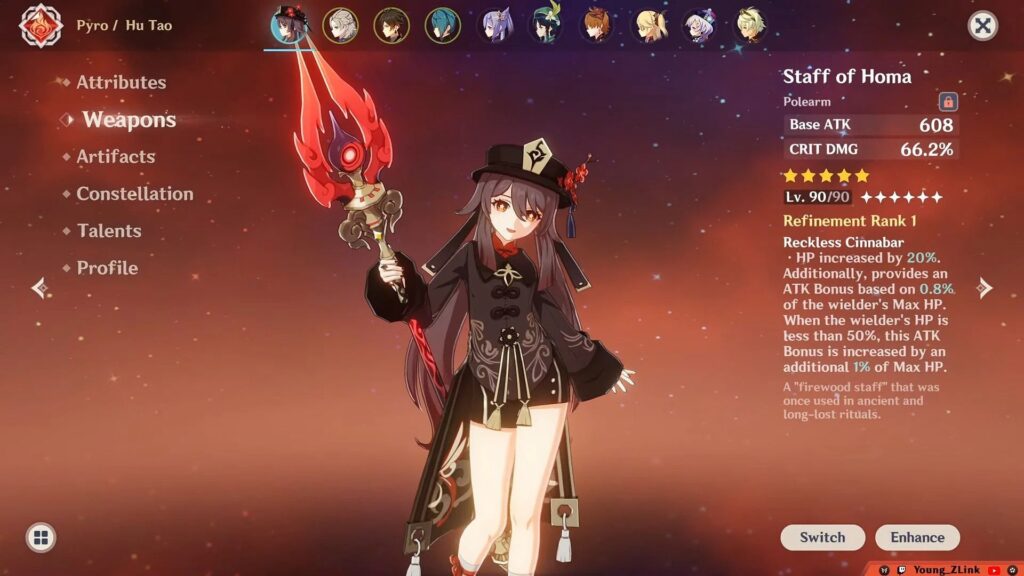Go to the next character with right arrow
The width and height of the screenshot is (1024, 576).
[984, 288]
